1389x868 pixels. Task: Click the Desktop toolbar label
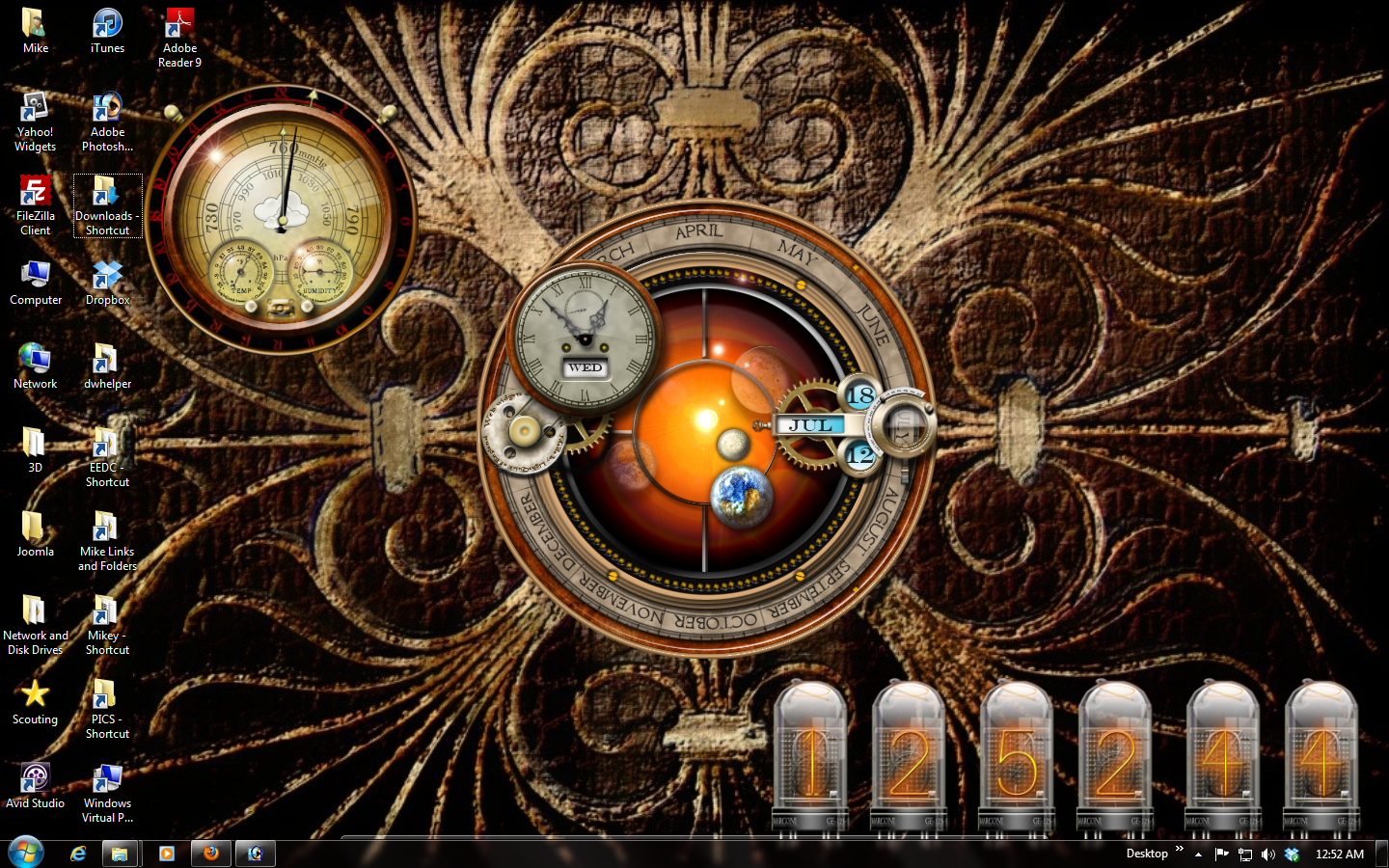pyautogui.click(x=1147, y=853)
